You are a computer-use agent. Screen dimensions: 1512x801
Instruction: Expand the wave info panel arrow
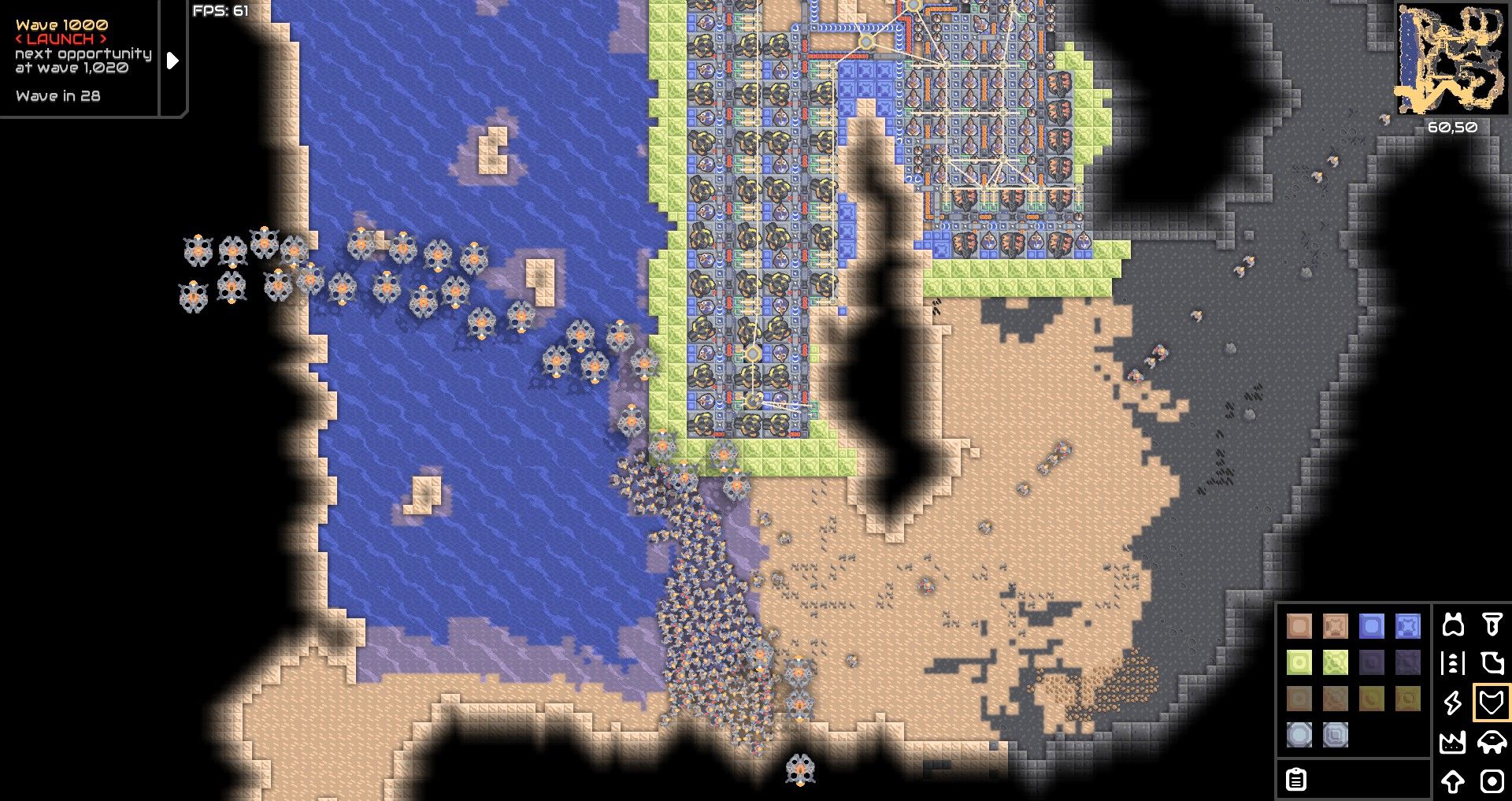point(172,59)
